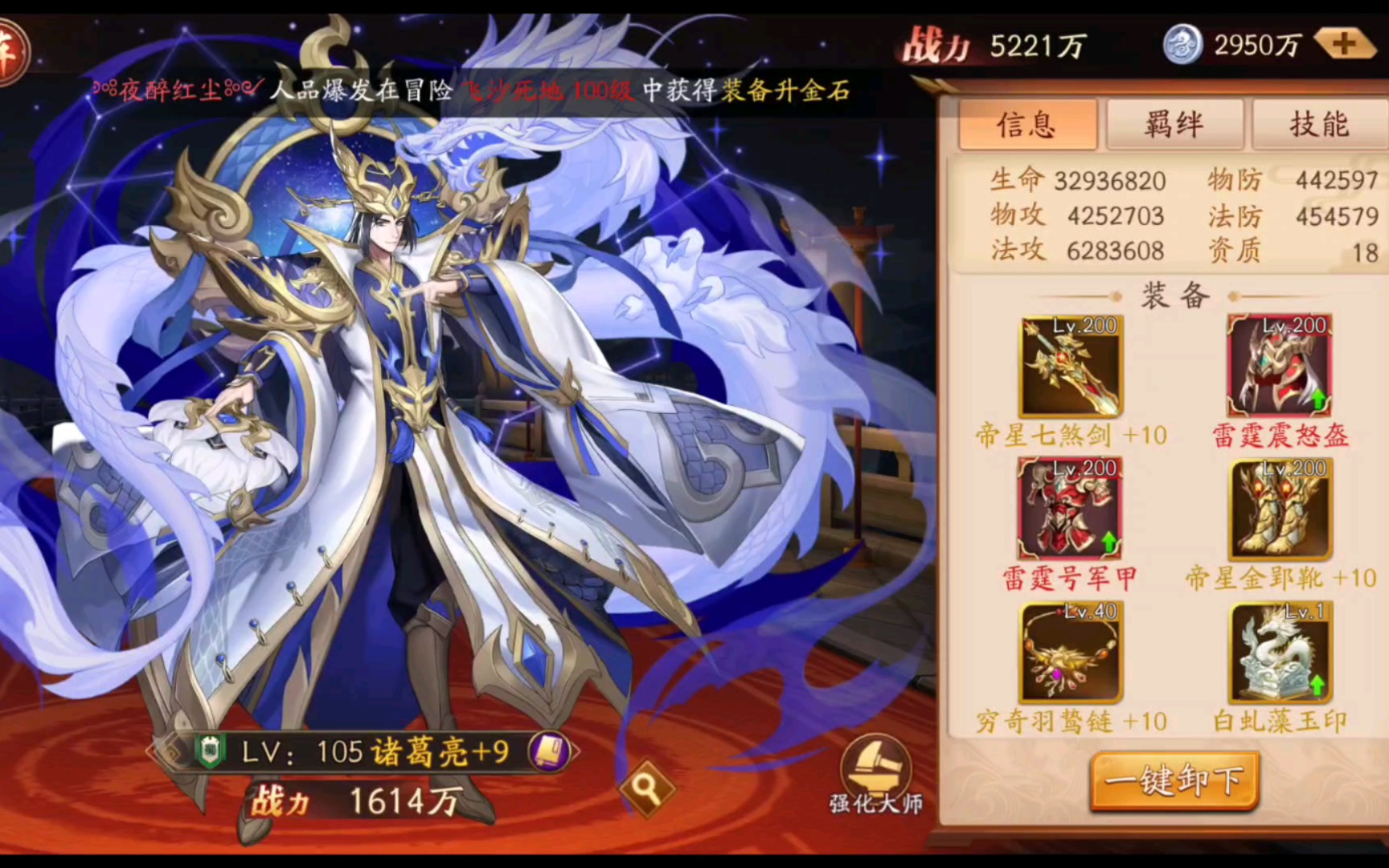Viewport: 1389px width, 868px height.
Task: Click the green arrow on 雷霆号军甲
Action: 1108,542
